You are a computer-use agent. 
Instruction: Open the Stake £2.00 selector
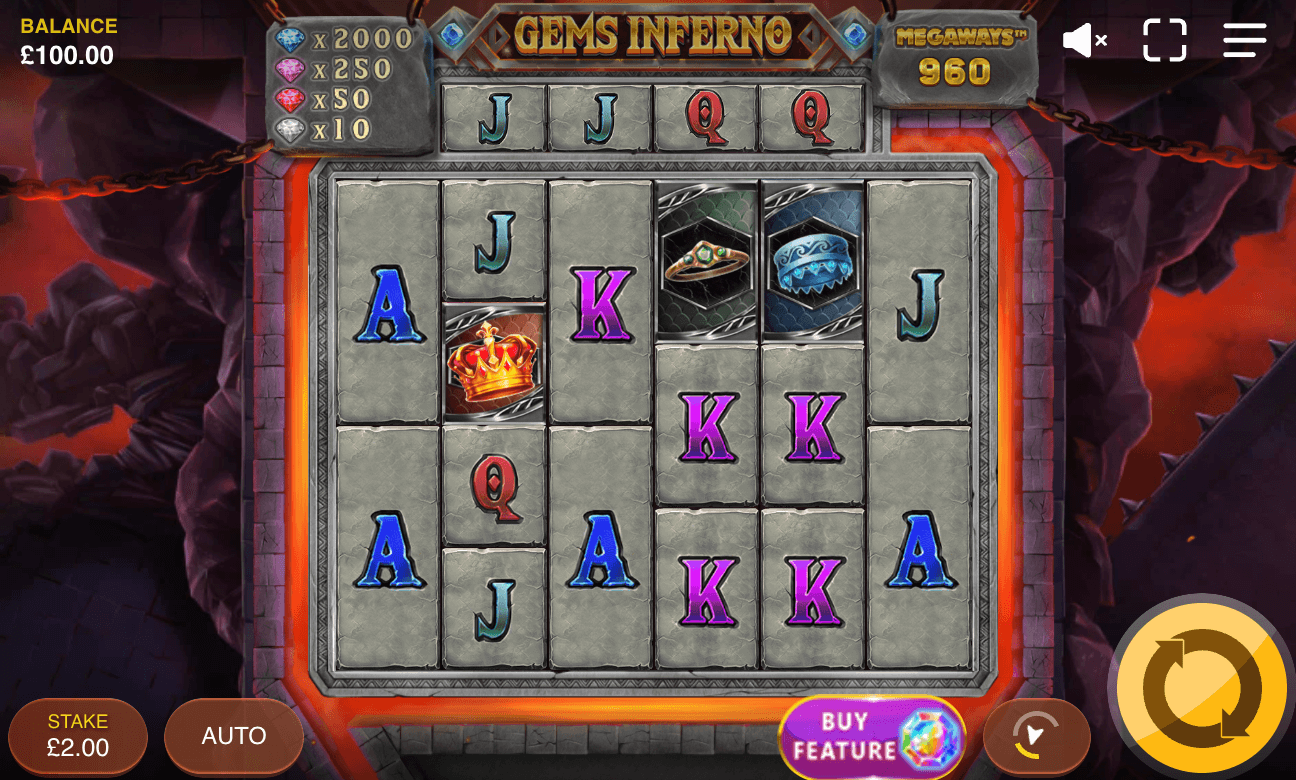(77, 735)
